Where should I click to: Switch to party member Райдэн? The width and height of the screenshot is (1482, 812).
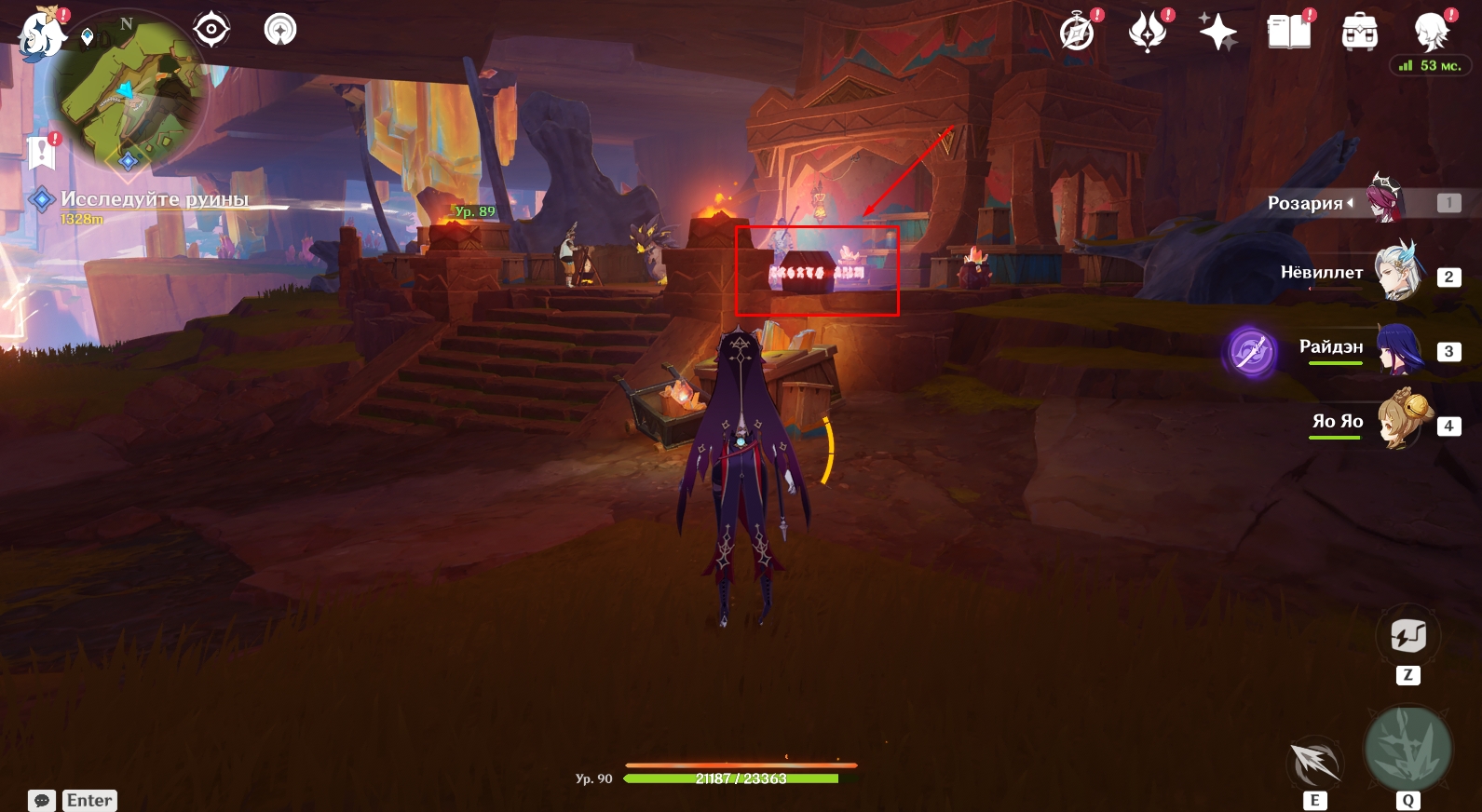point(1397,347)
